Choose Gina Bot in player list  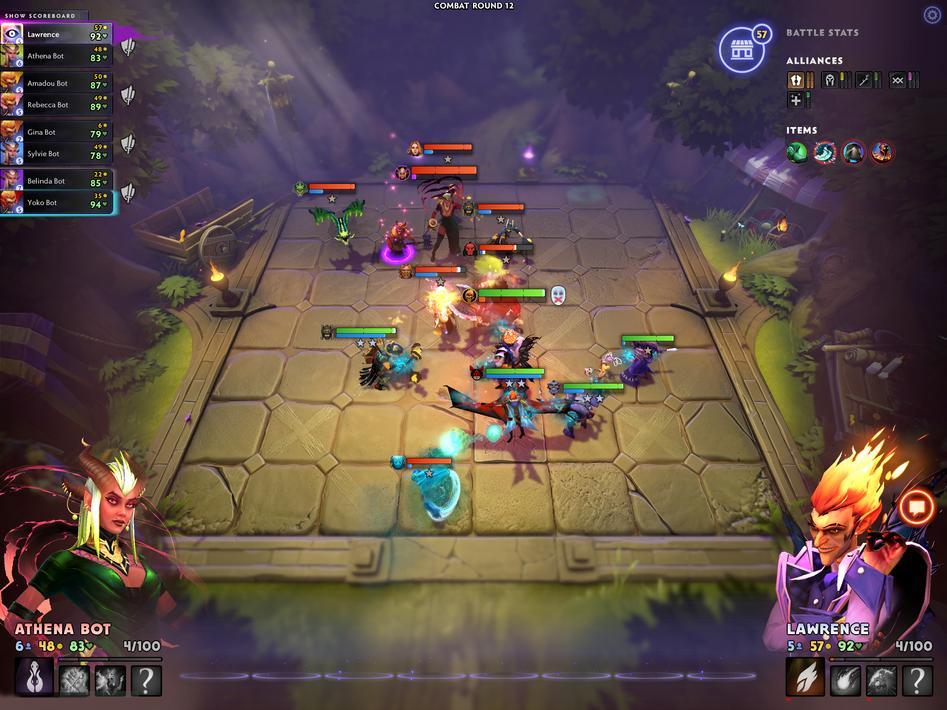coord(55,132)
